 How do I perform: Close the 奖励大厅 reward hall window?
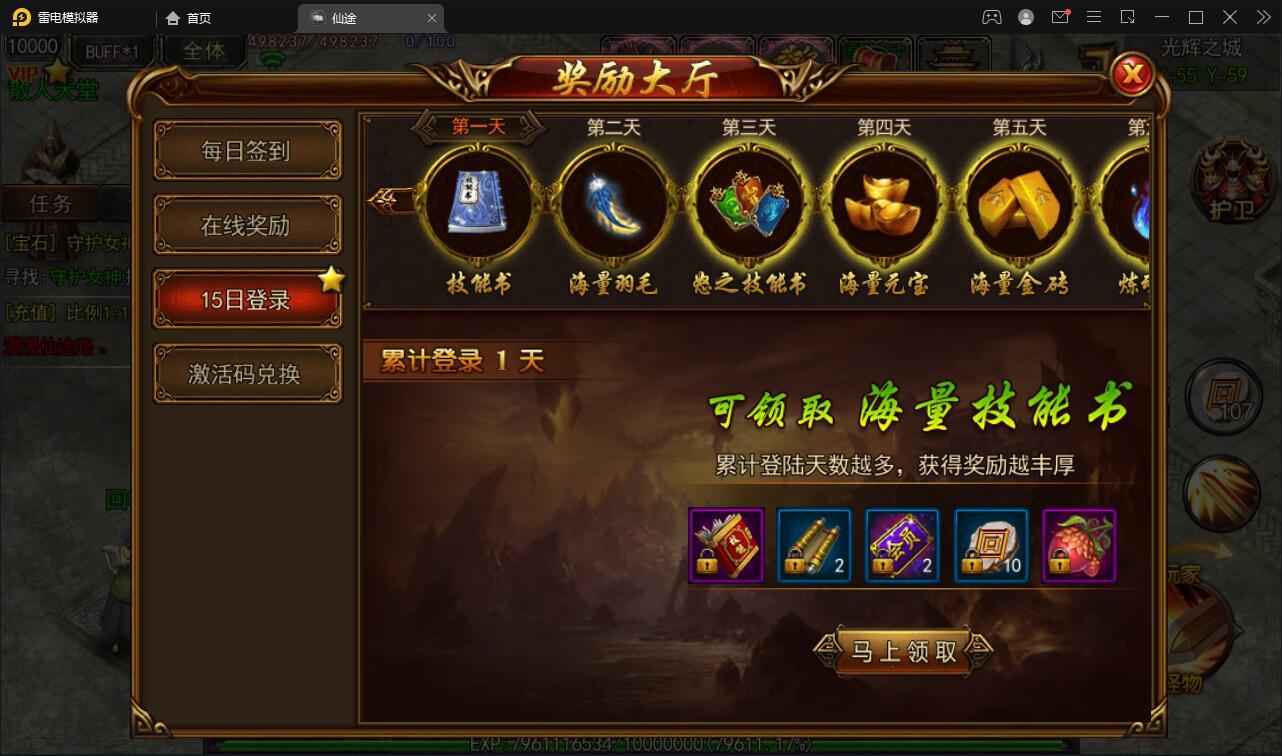point(1131,75)
